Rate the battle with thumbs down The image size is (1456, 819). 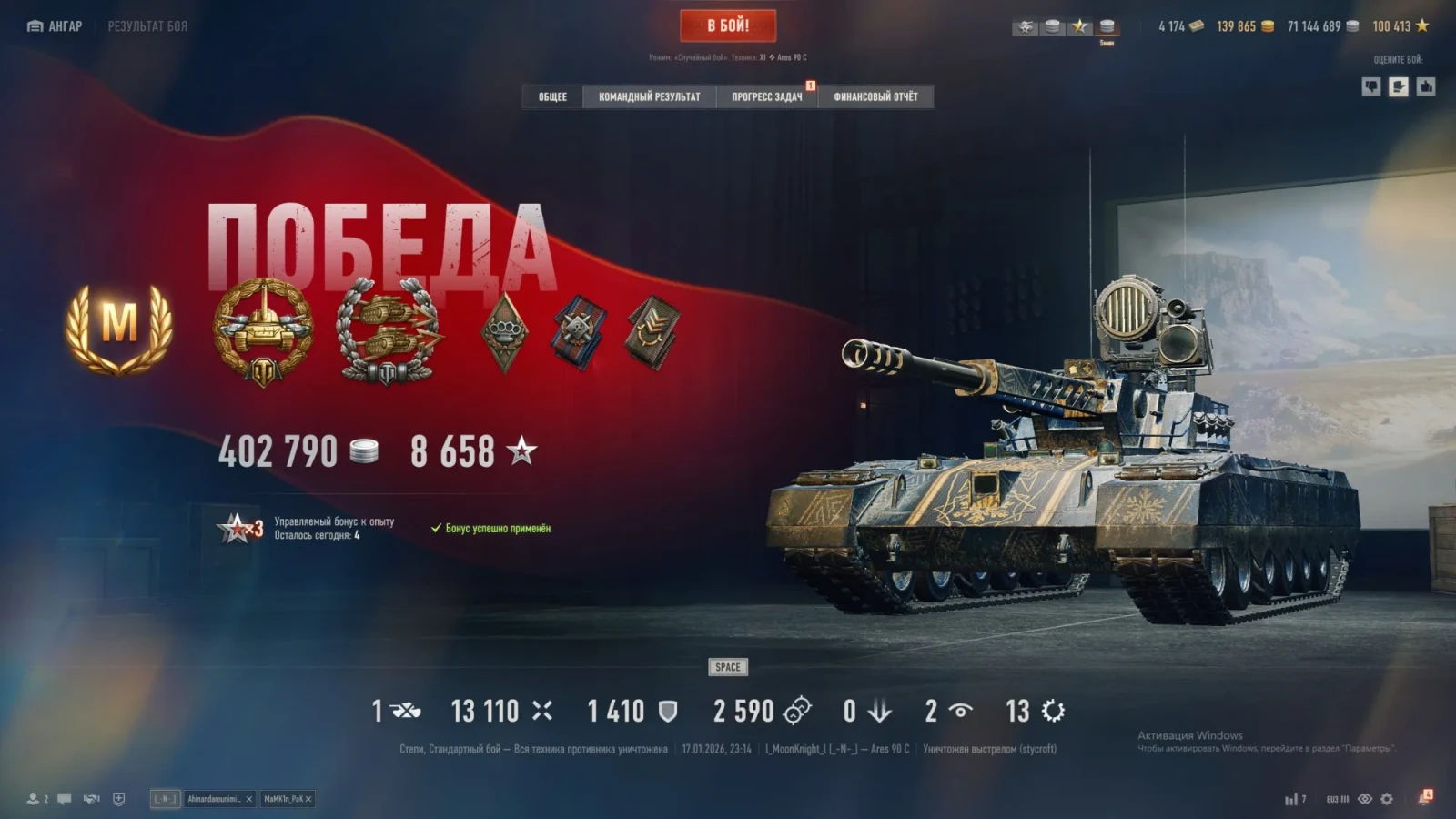[1371, 86]
